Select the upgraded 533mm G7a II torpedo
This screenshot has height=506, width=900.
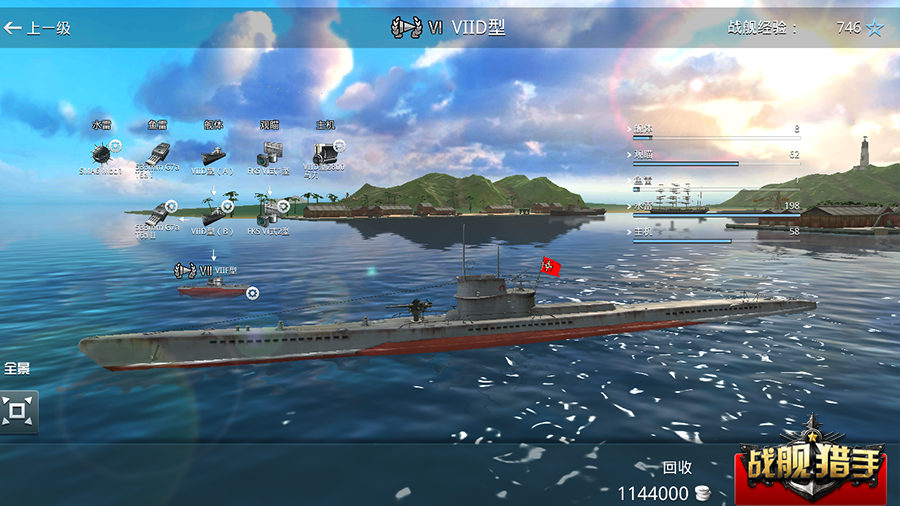click(158, 212)
